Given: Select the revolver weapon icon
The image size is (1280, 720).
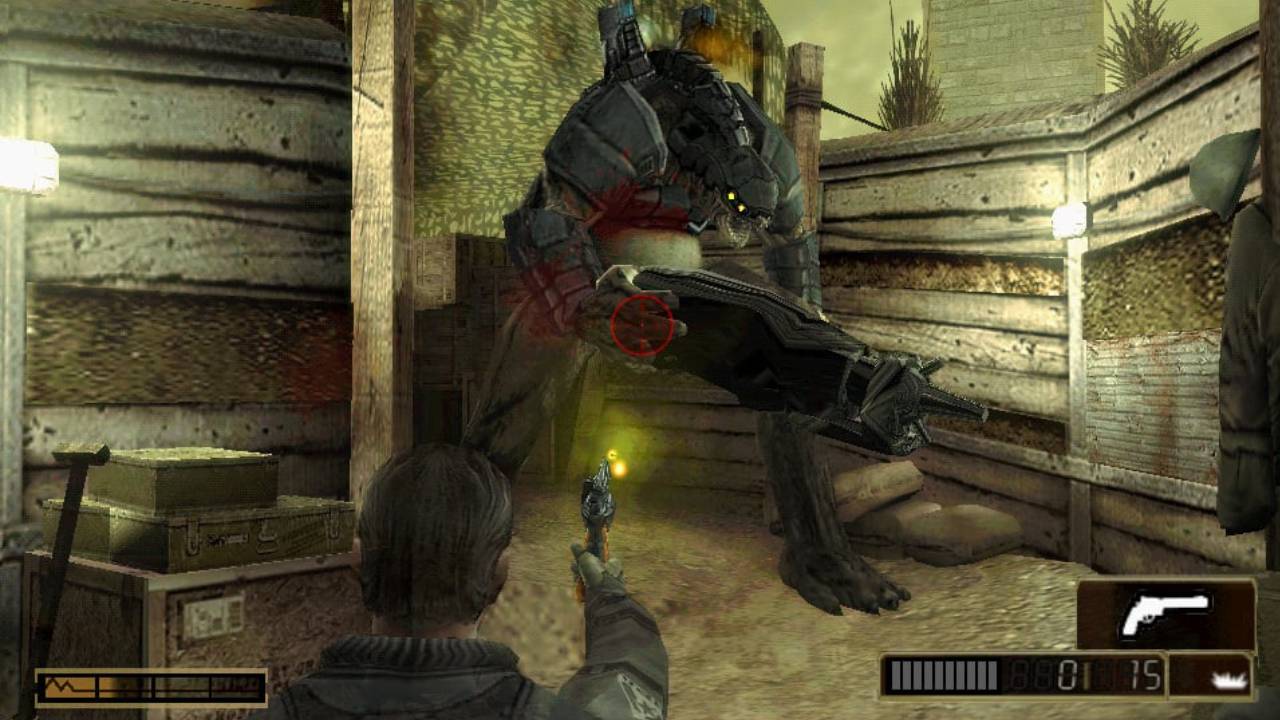Looking at the screenshot, I should [1166, 614].
